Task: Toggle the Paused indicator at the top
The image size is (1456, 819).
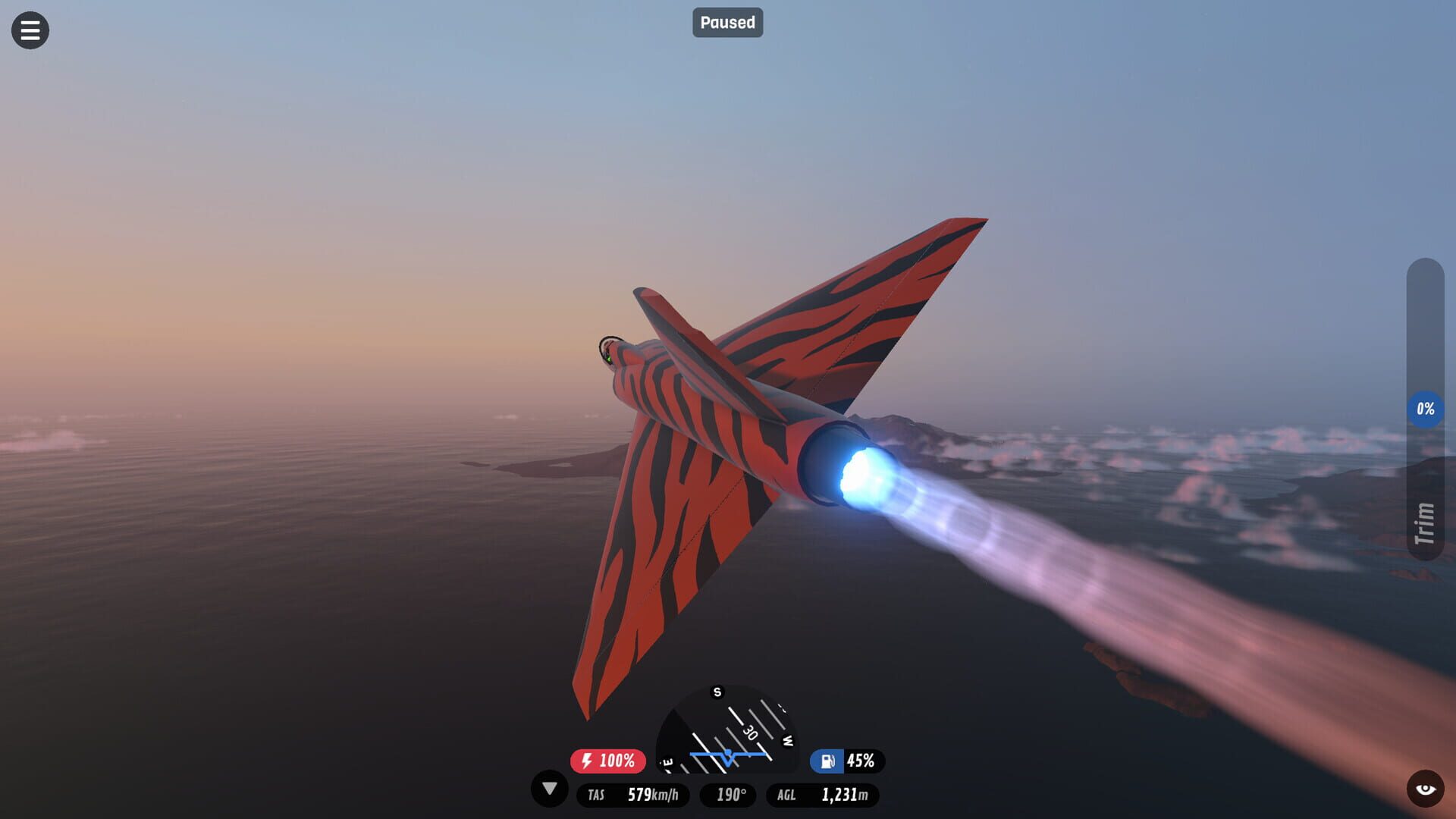Action: tap(727, 23)
